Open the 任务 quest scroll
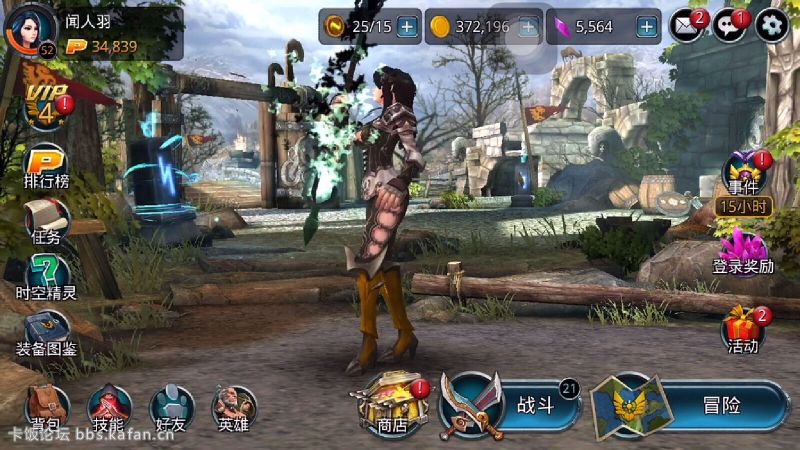800x450 pixels. (47, 220)
